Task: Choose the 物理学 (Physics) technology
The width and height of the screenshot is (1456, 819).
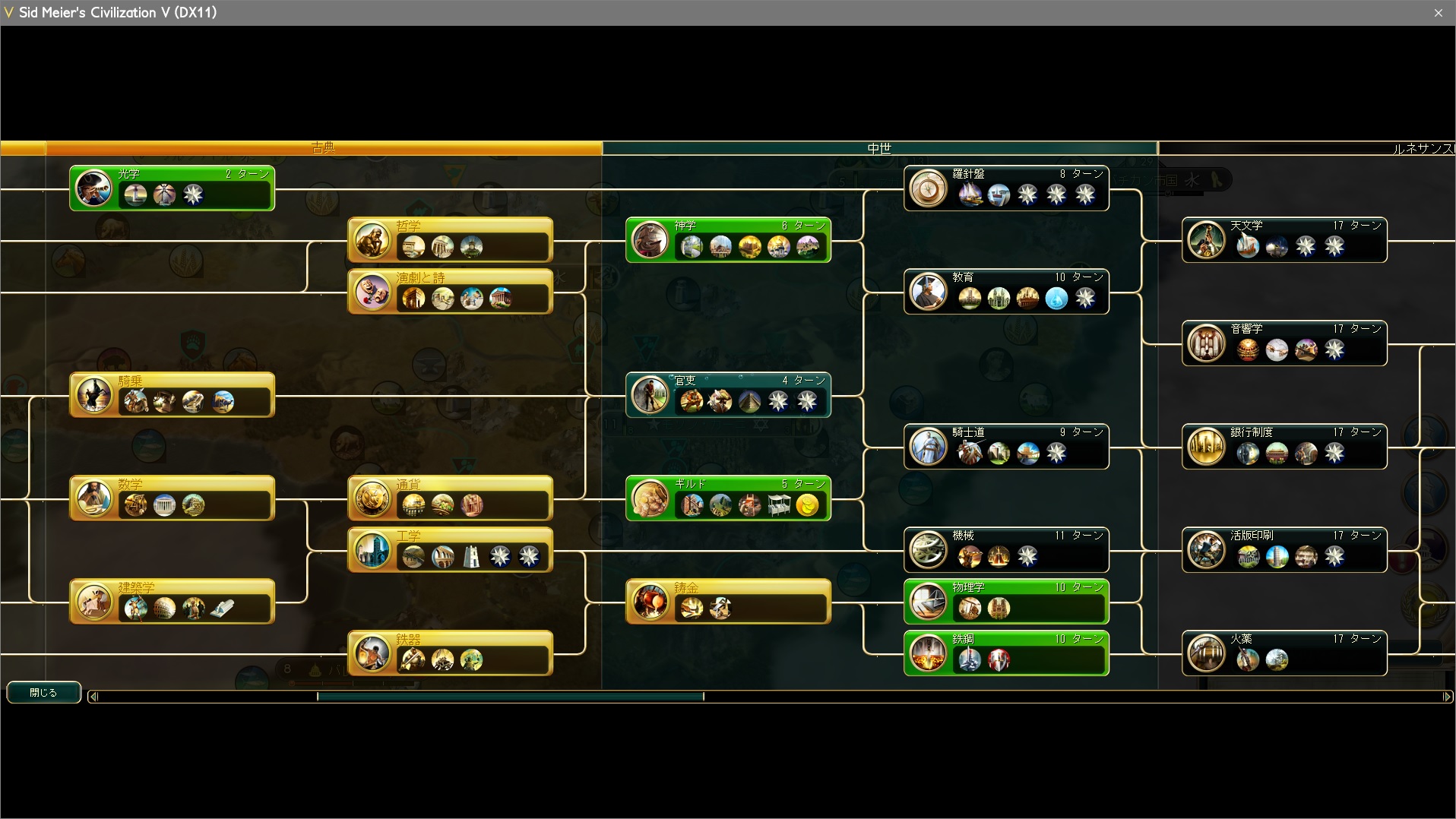Action: 1005,602
